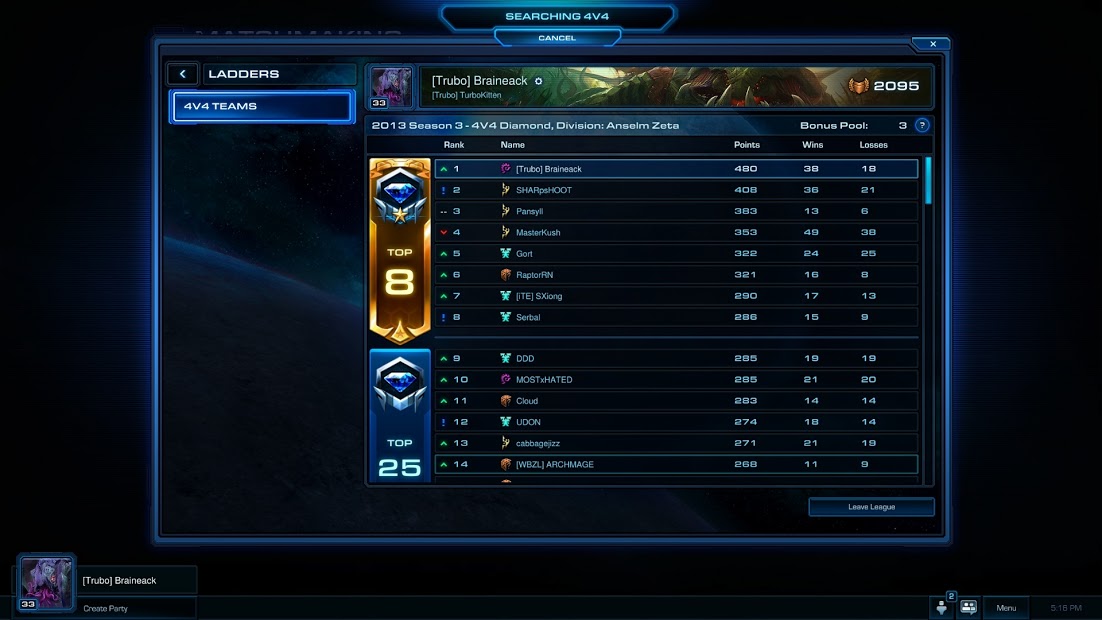Select the SHARpsHOOT ladder row
The width and height of the screenshot is (1102, 620).
point(676,190)
